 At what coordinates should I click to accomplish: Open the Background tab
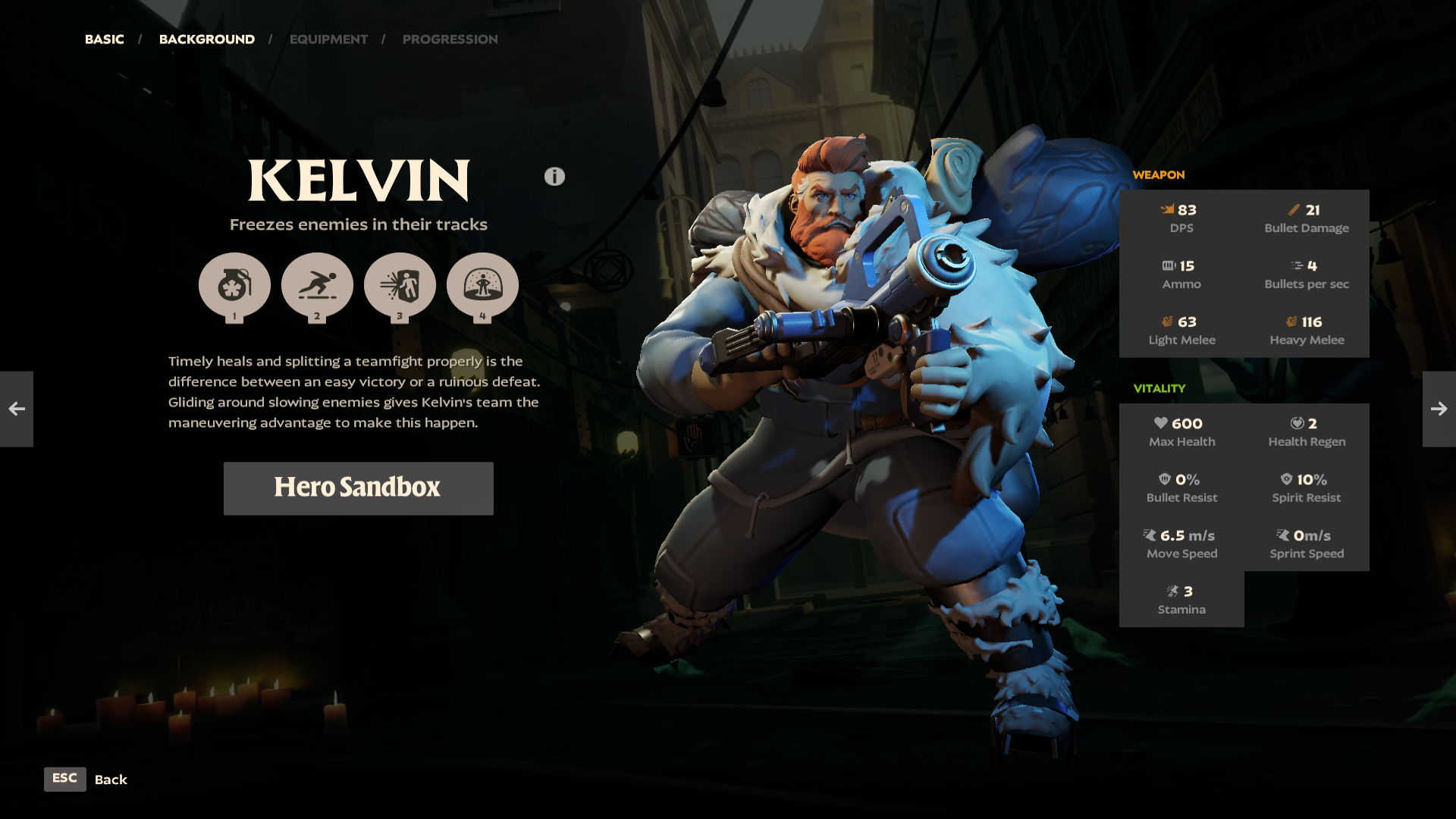pyautogui.click(x=206, y=39)
